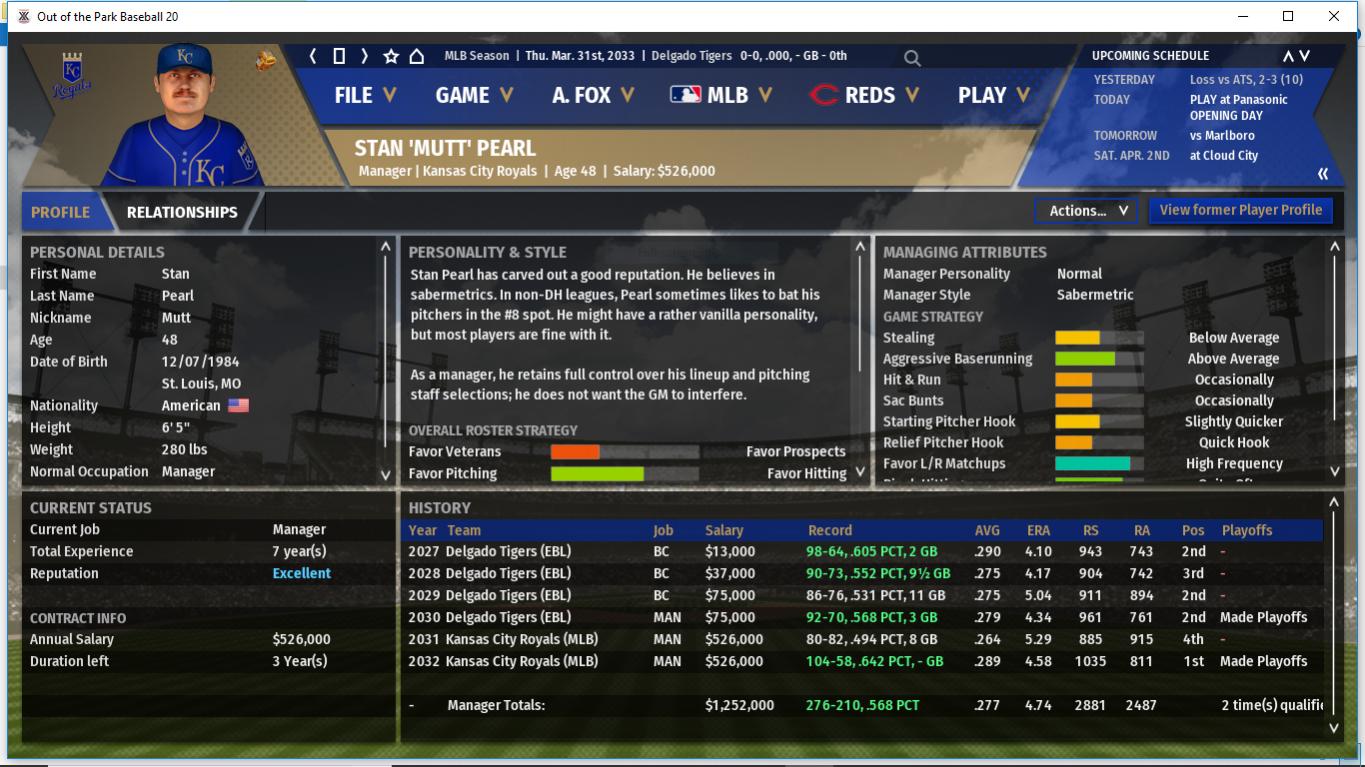The height and width of the screenshot is (767, 1365).
Task: Expand the Actions dropdown
Action: (1087, 211)
